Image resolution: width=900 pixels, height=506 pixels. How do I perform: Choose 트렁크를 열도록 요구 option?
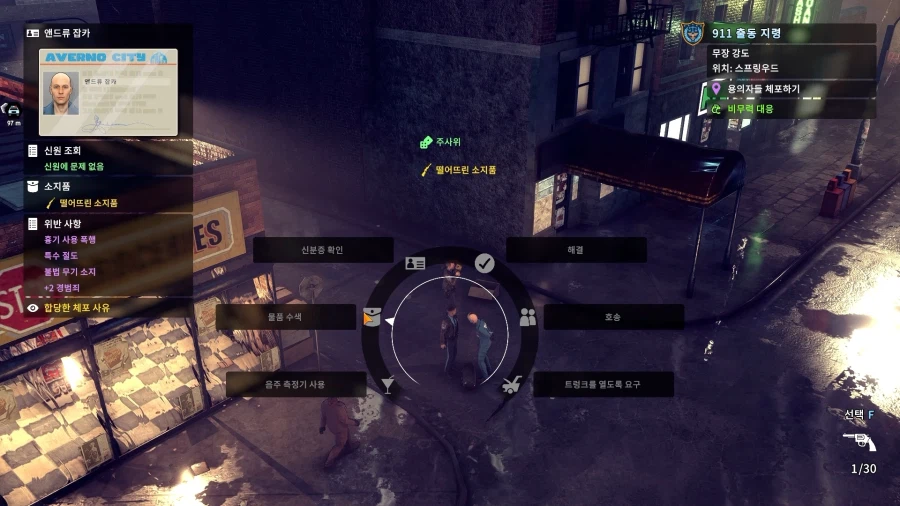(x=602, y=384)
